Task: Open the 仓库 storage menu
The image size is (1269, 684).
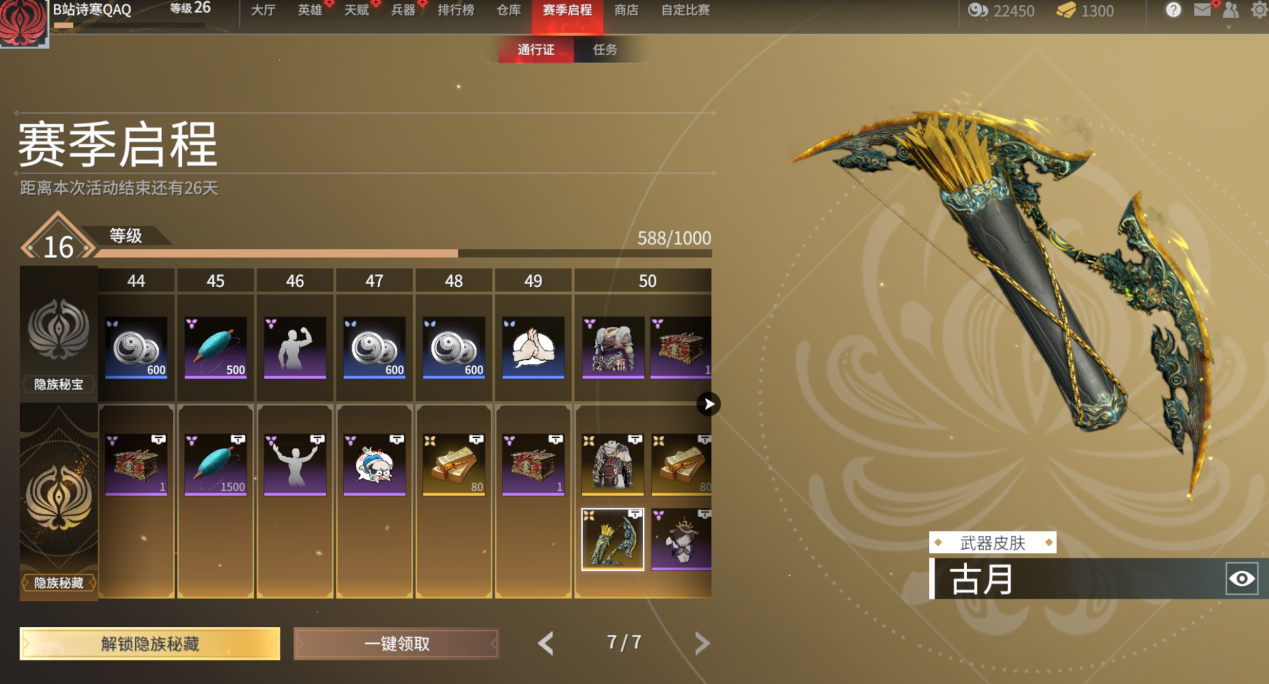Action: (x=508, y=11)
